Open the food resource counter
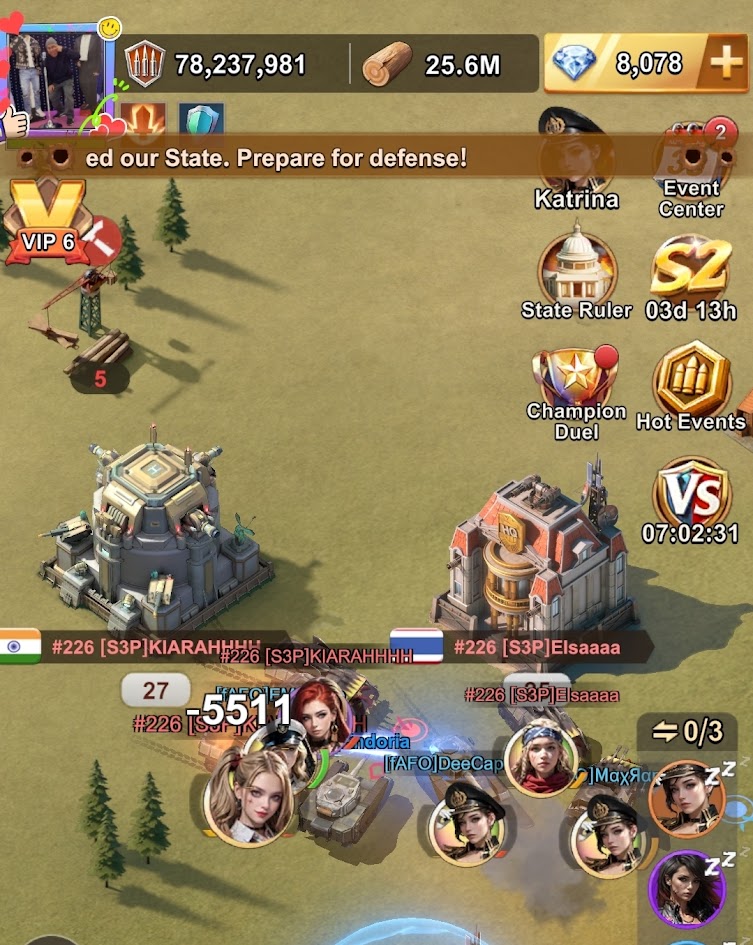The width and height of the screenshot is (753, 945). tap(218, 65)
